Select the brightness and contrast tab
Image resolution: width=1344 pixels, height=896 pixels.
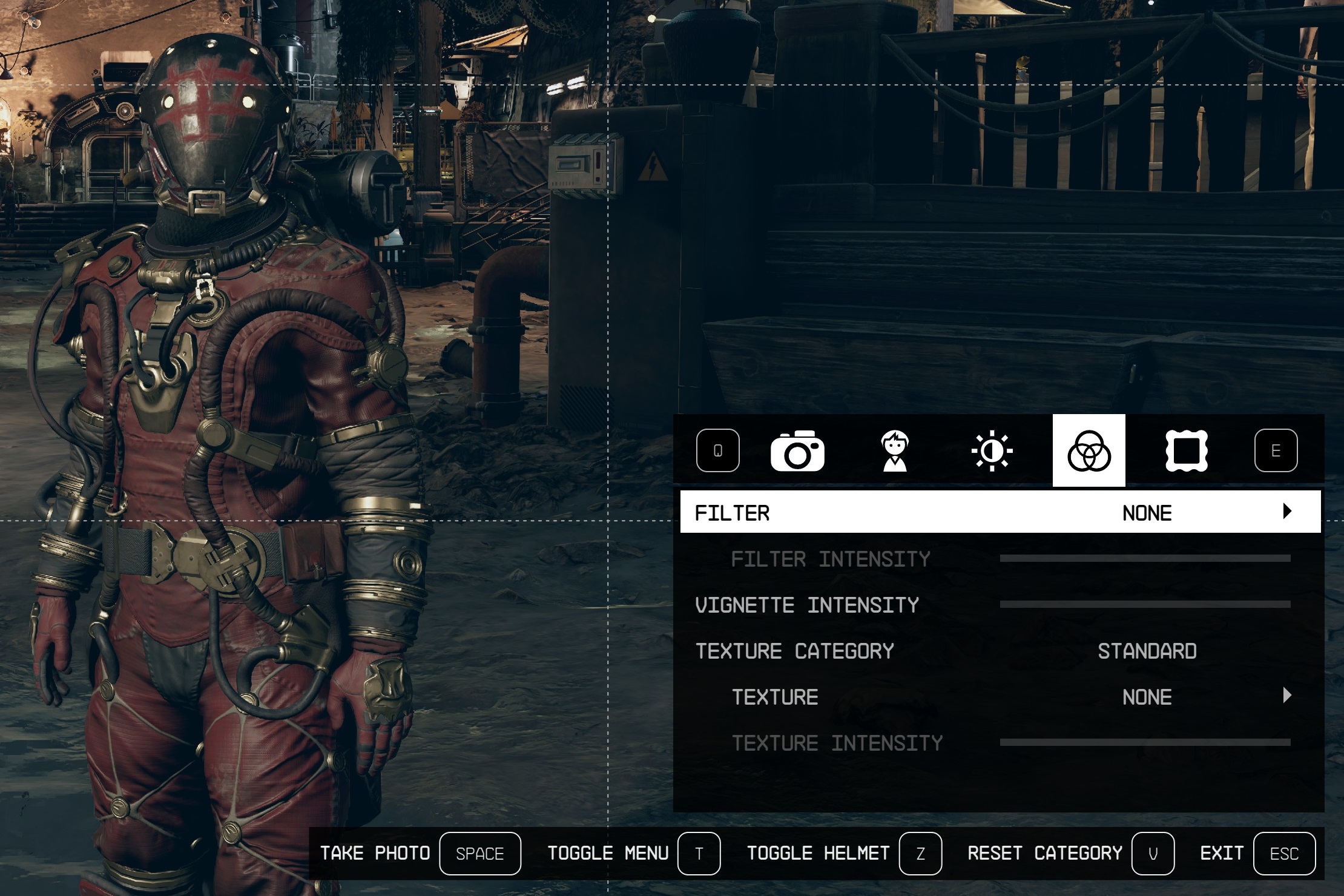(992, 451)
